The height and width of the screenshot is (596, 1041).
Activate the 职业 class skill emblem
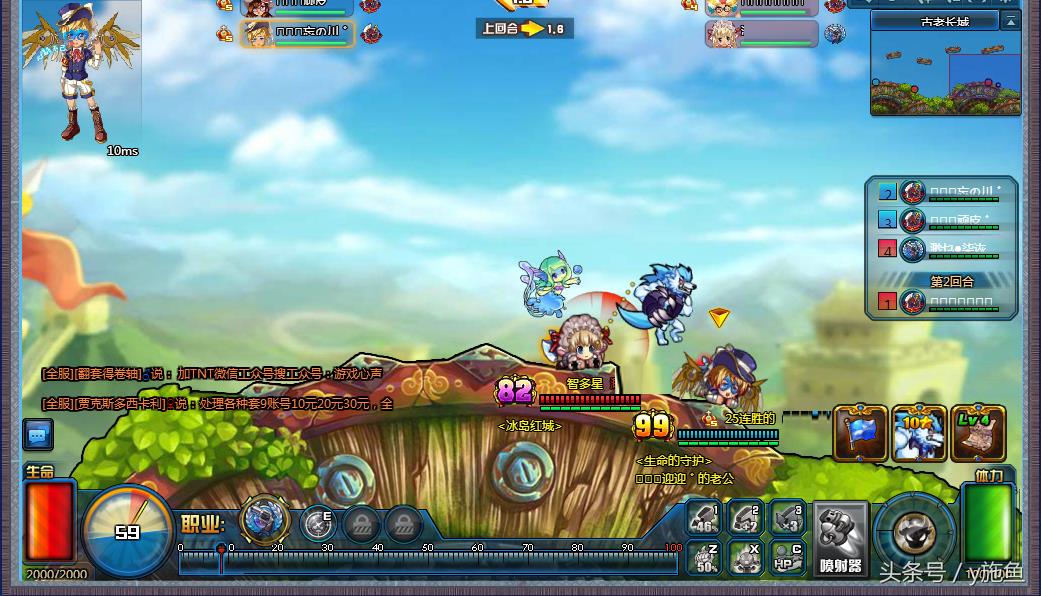pos(265,520)
